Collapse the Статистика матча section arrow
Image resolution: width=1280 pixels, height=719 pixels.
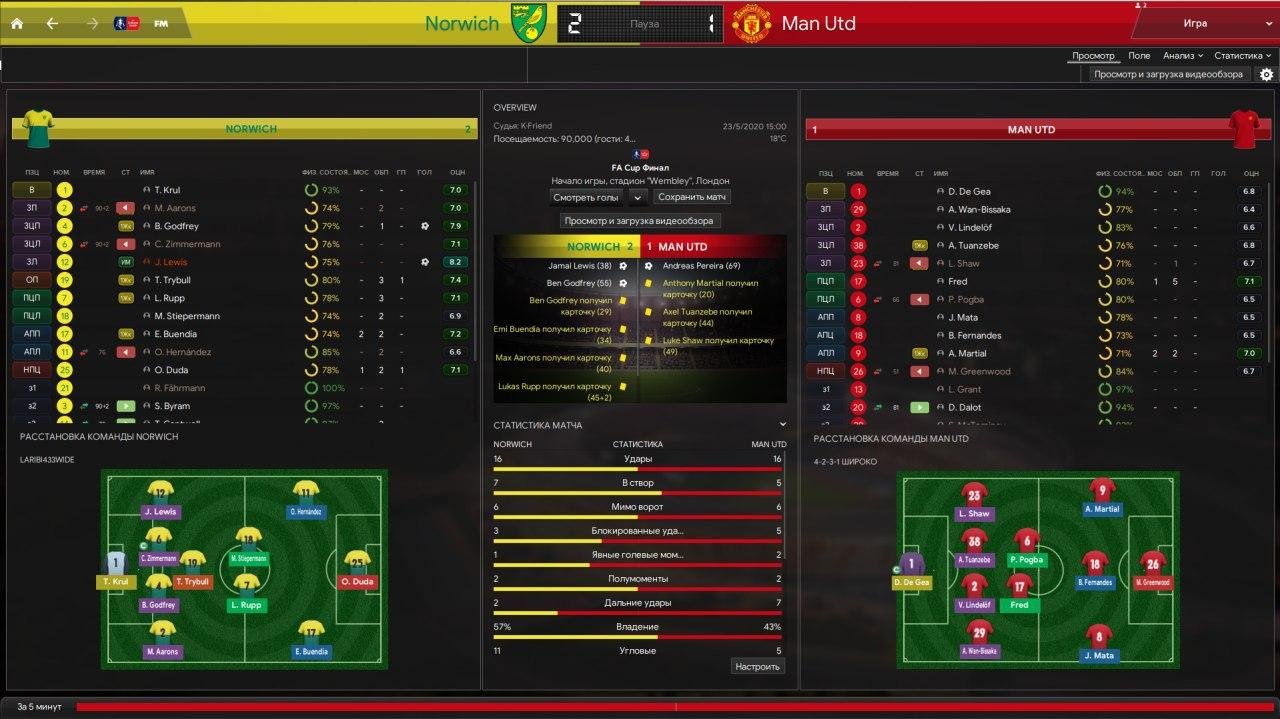point(782,425)
